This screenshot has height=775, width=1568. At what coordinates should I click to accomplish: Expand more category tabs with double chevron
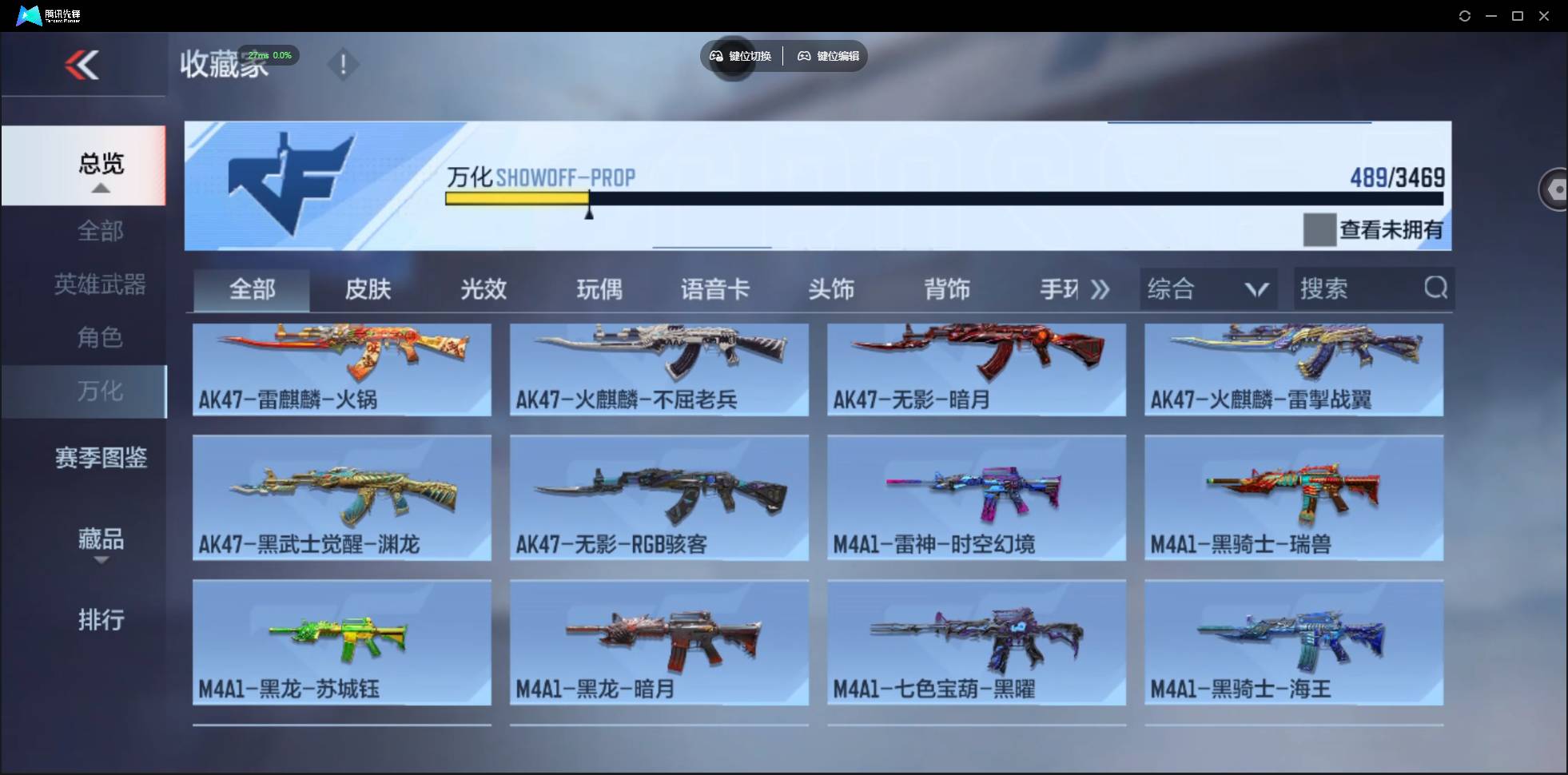point(1100,290)
